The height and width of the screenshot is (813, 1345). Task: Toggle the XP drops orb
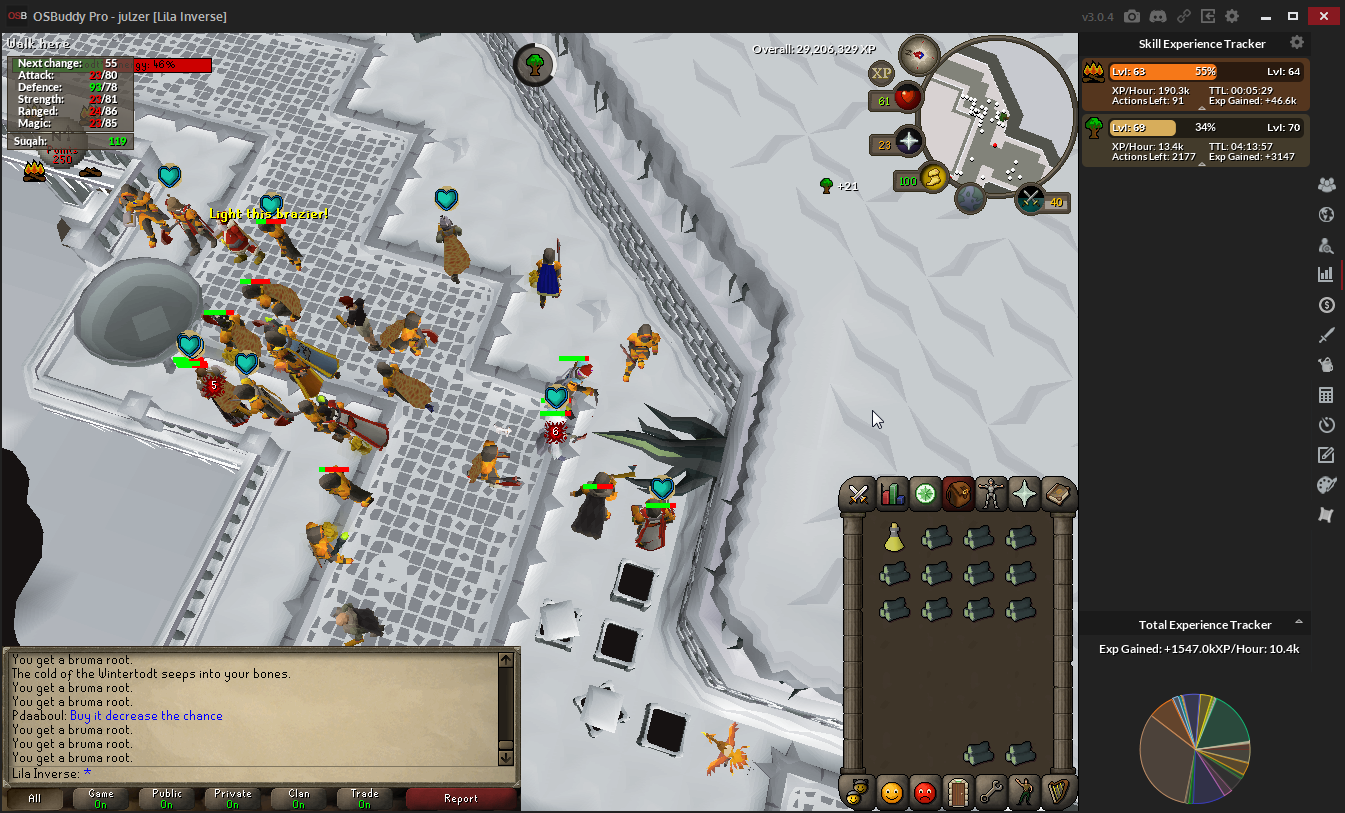click(x=881, y=73)
